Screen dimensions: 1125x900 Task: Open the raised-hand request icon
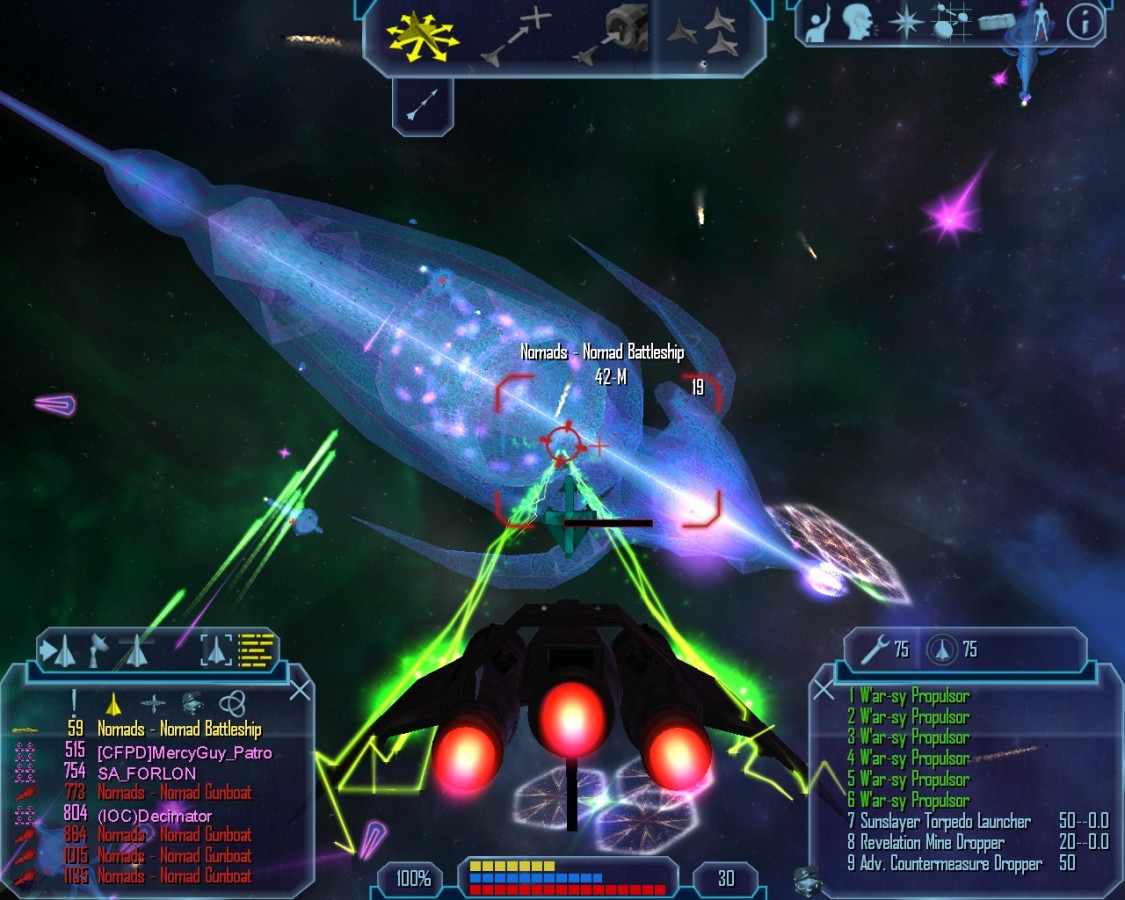pos(819,23)
